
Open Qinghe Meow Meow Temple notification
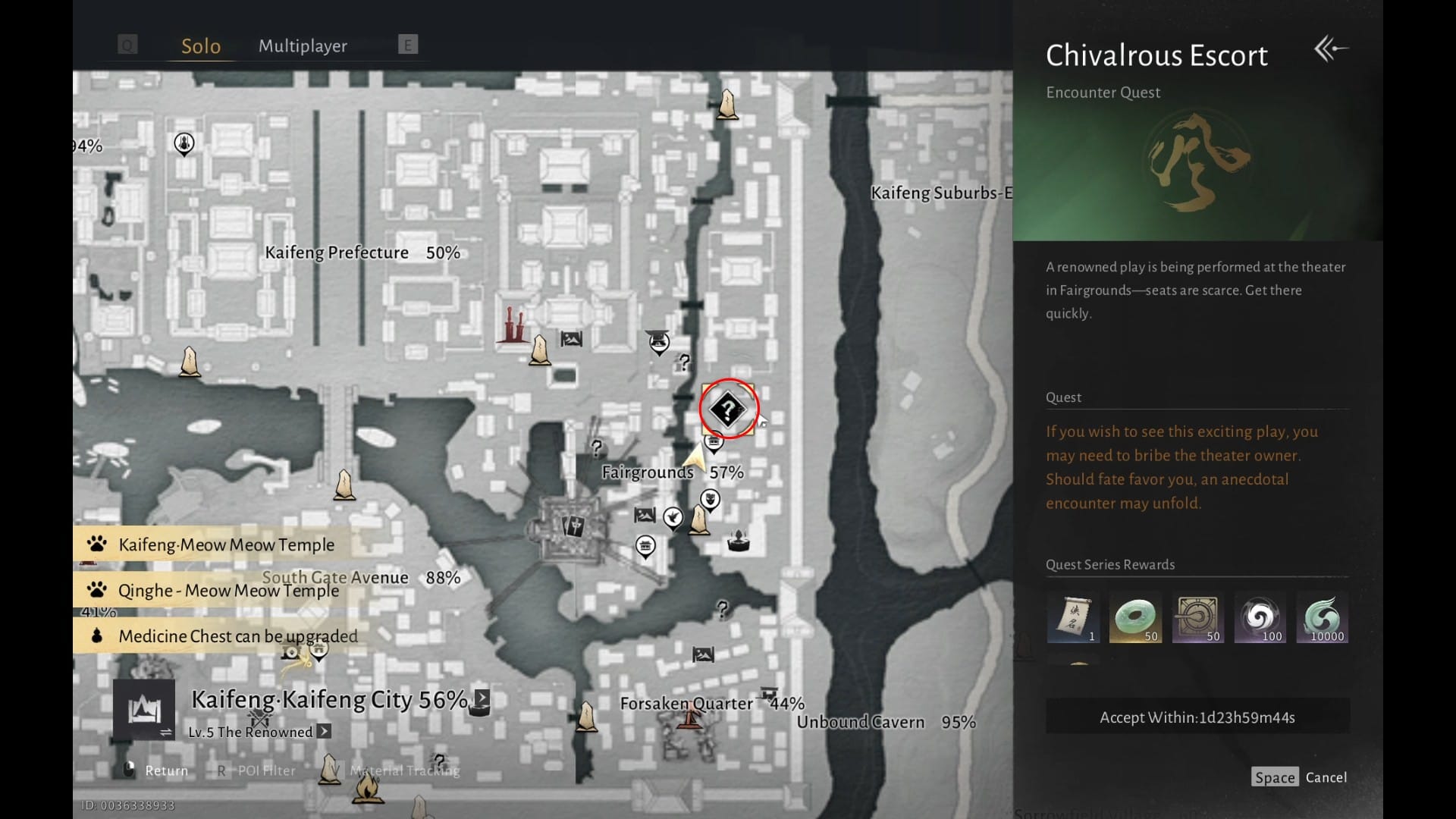[x=227, y=591]
